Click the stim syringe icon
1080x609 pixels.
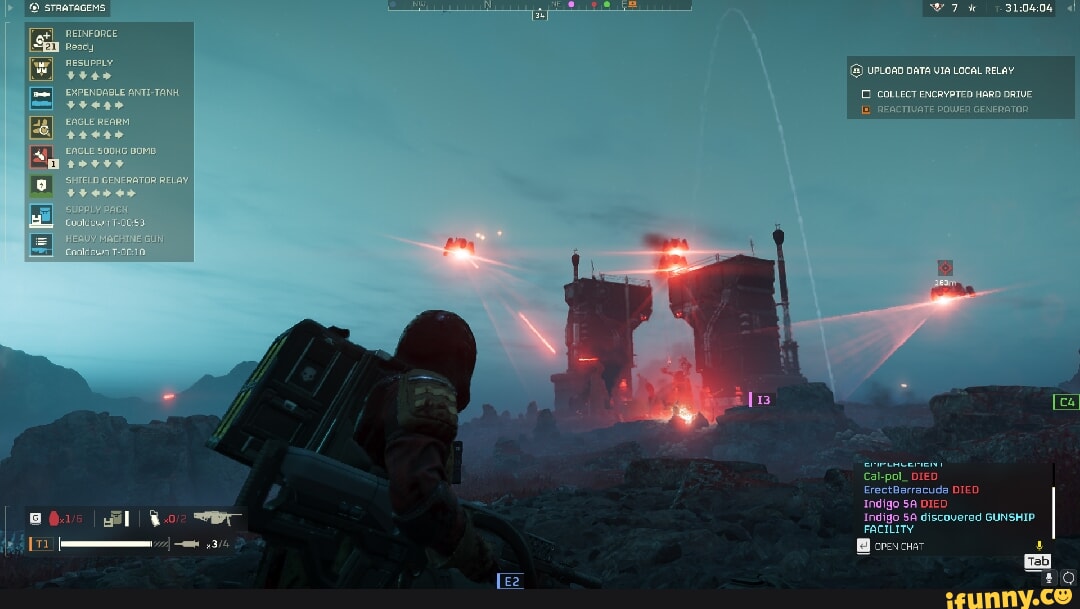pos(186,544)
